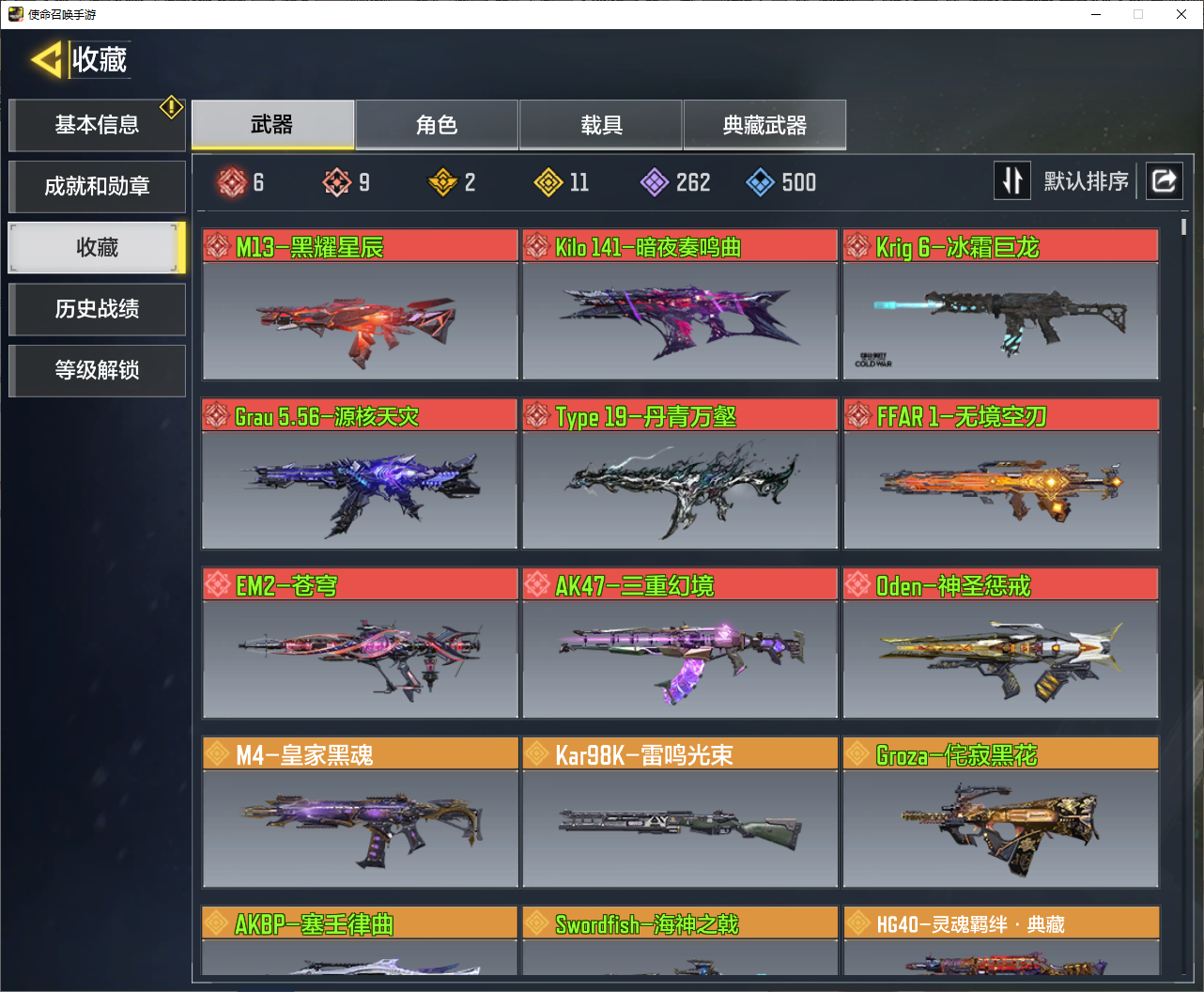Select the 历史战绩 menu entry
This screenshot has height=992, width=1204.
97,309
